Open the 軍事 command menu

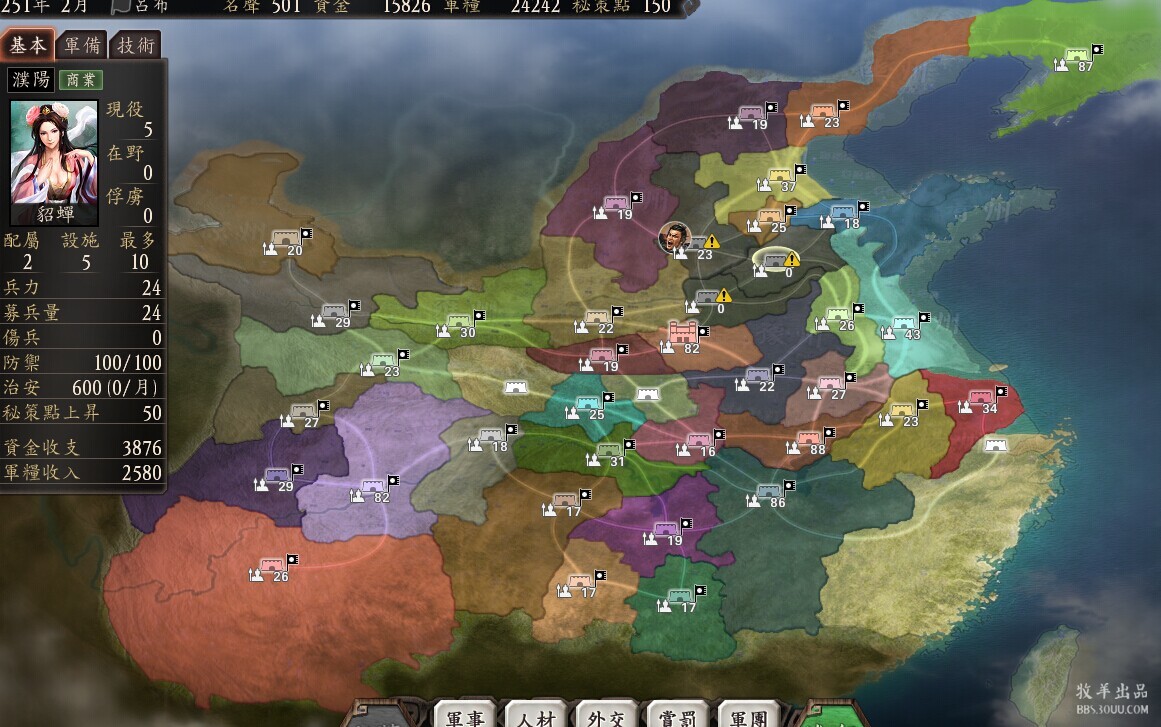coord(467,716)
